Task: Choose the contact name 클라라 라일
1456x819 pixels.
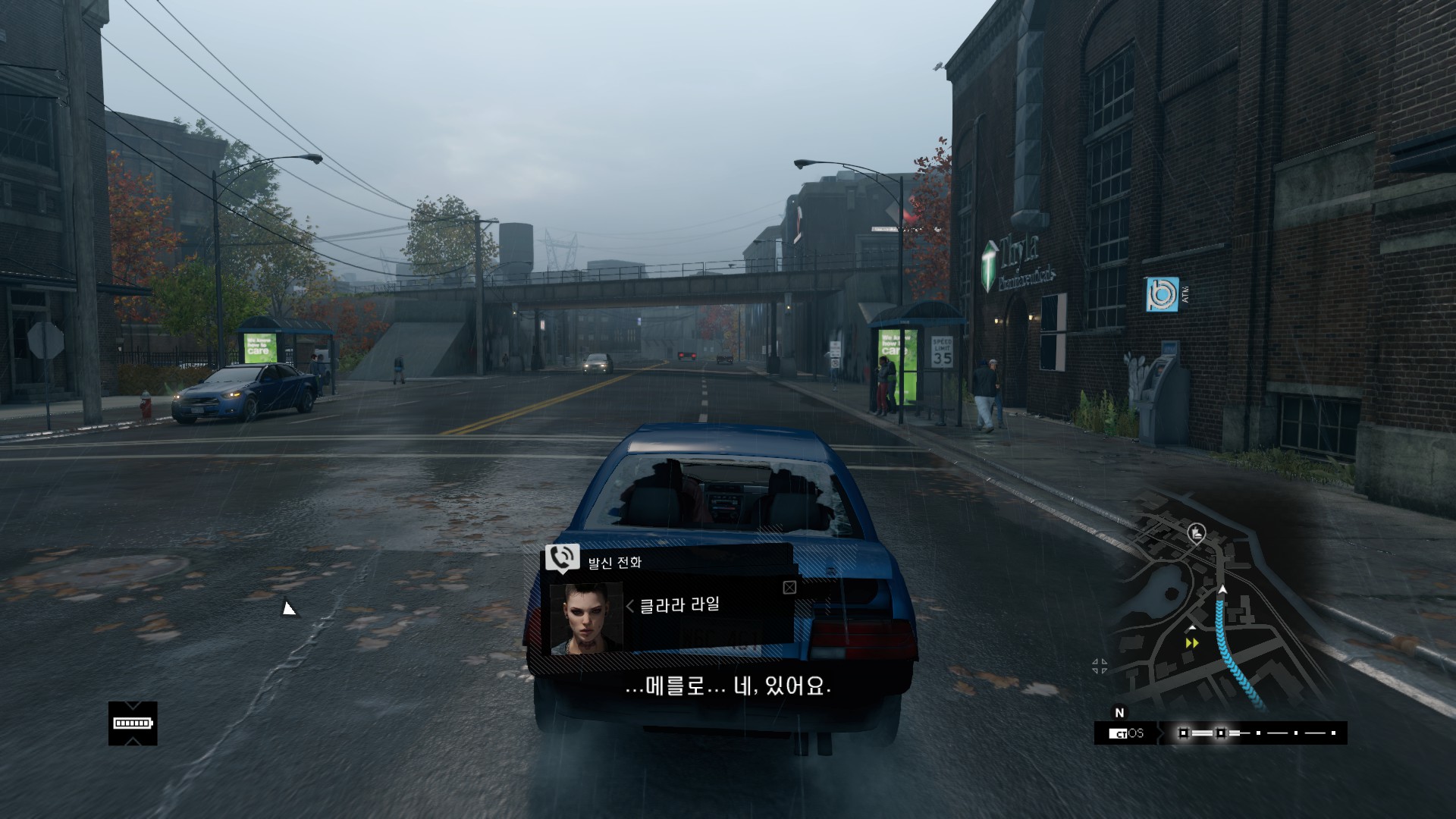Action: (x=679, y=605)
